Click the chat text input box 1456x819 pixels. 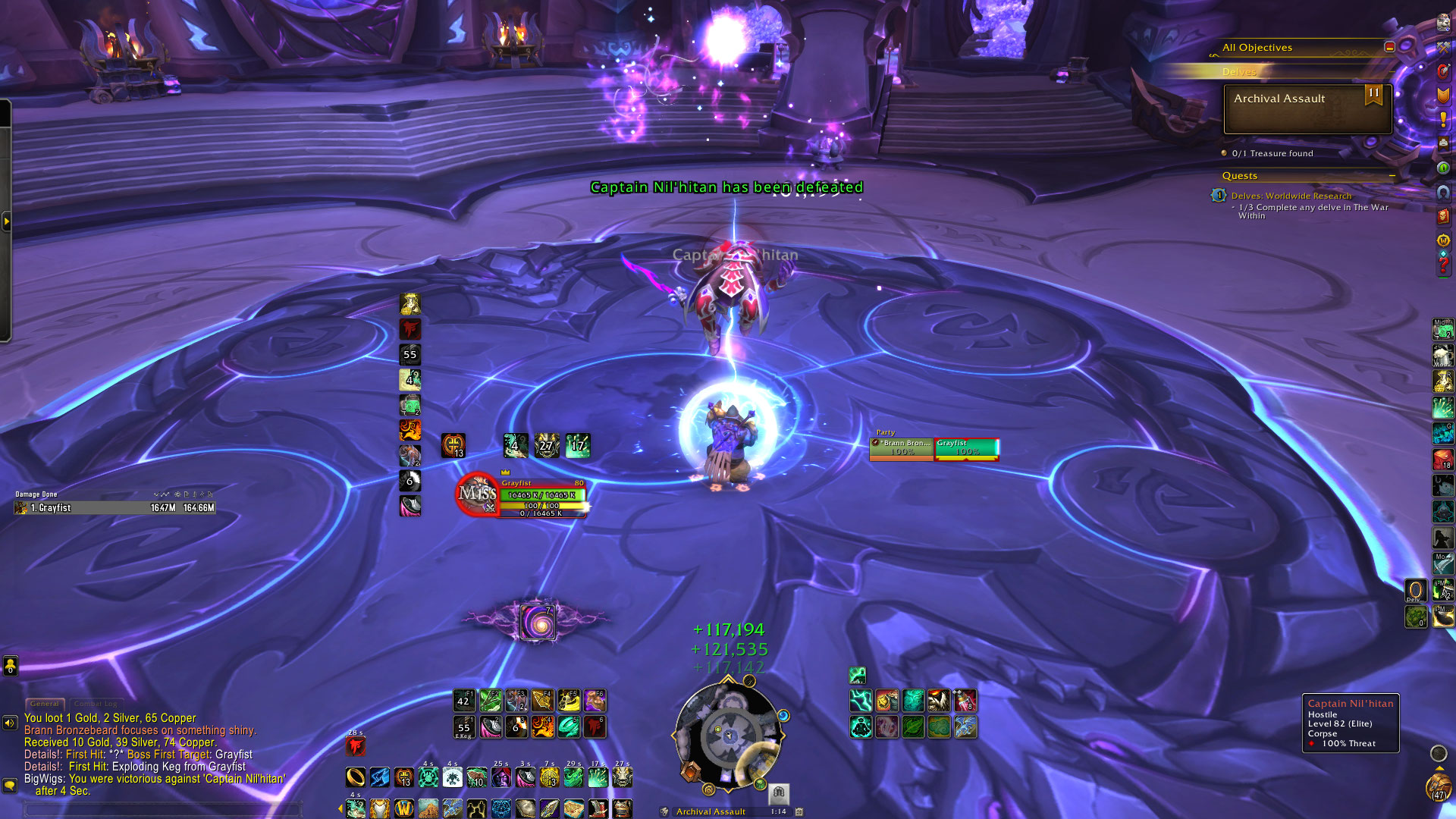pyautogui.click(x=163, y=809)
